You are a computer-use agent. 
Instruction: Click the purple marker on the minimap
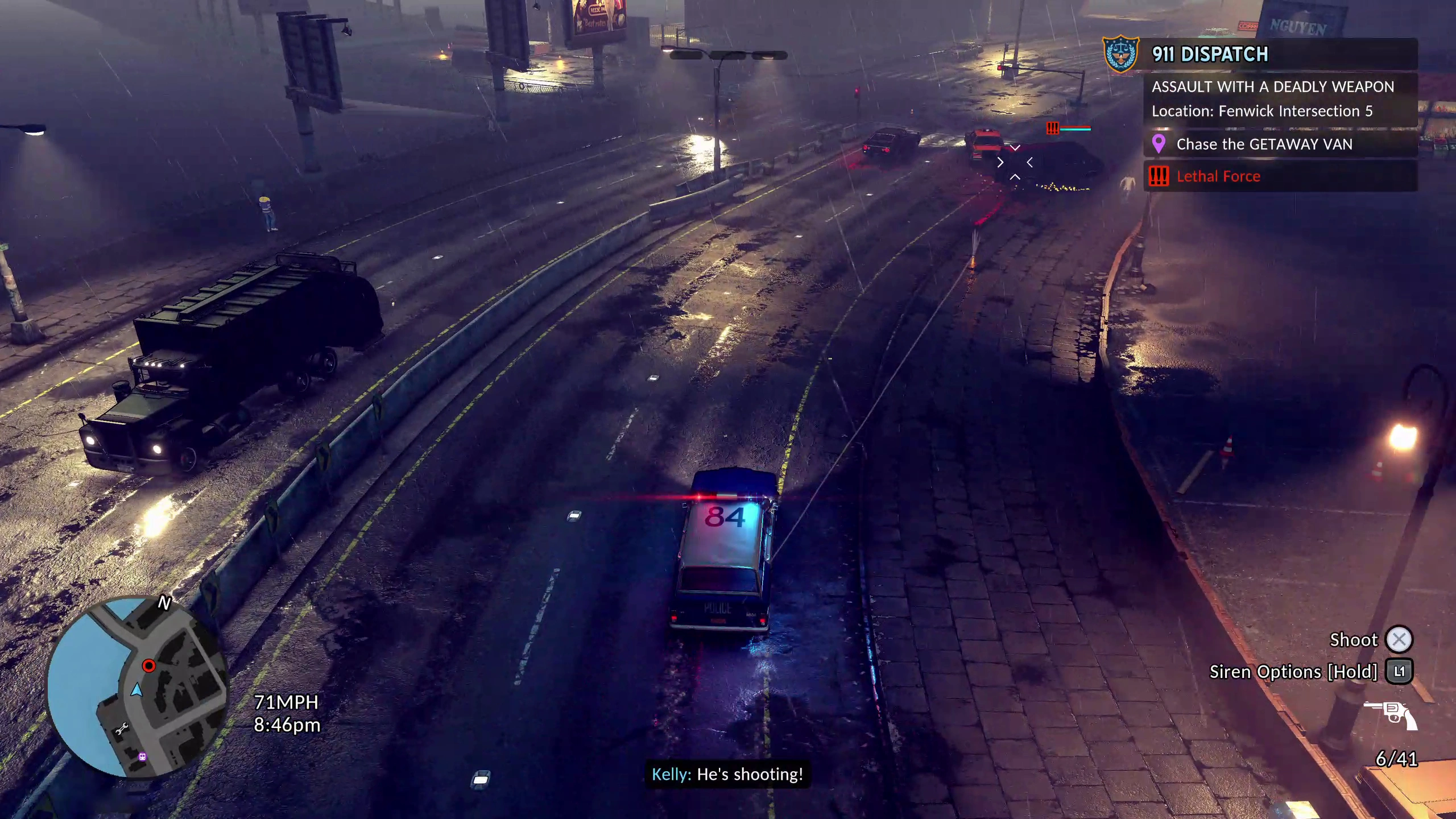point(142,756)
